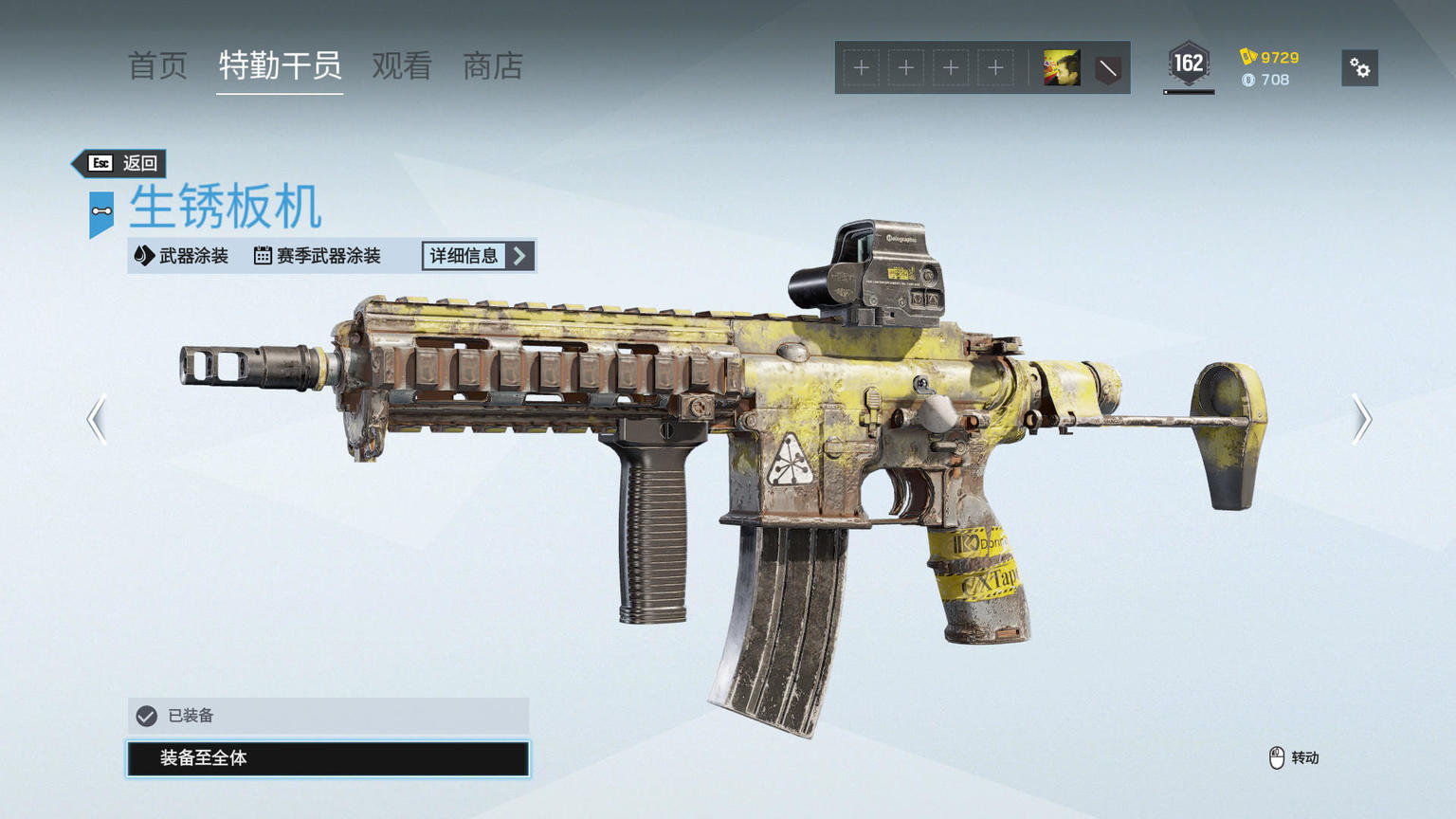This screenshot has width=1456, height=819.
Task: Equip skin with 装备至全体 button
Action: (328, 758)
